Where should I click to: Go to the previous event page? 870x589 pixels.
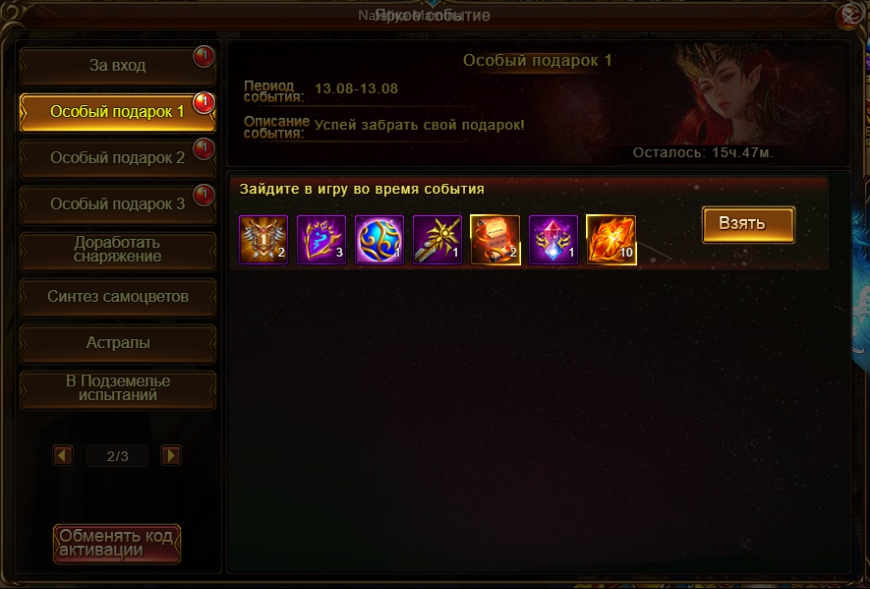click(x=63, y=456)
